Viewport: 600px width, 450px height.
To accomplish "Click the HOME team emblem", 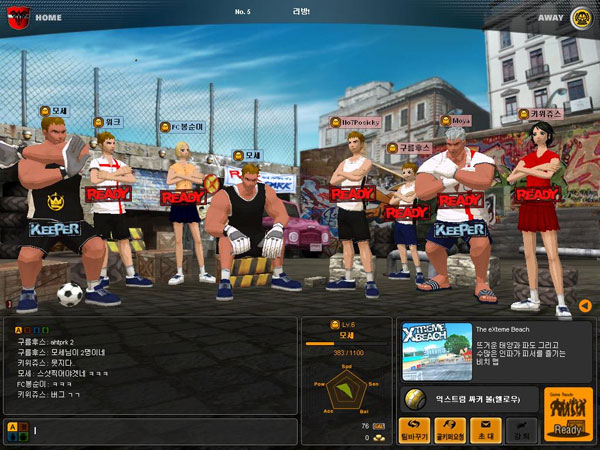I will (17, 16).
